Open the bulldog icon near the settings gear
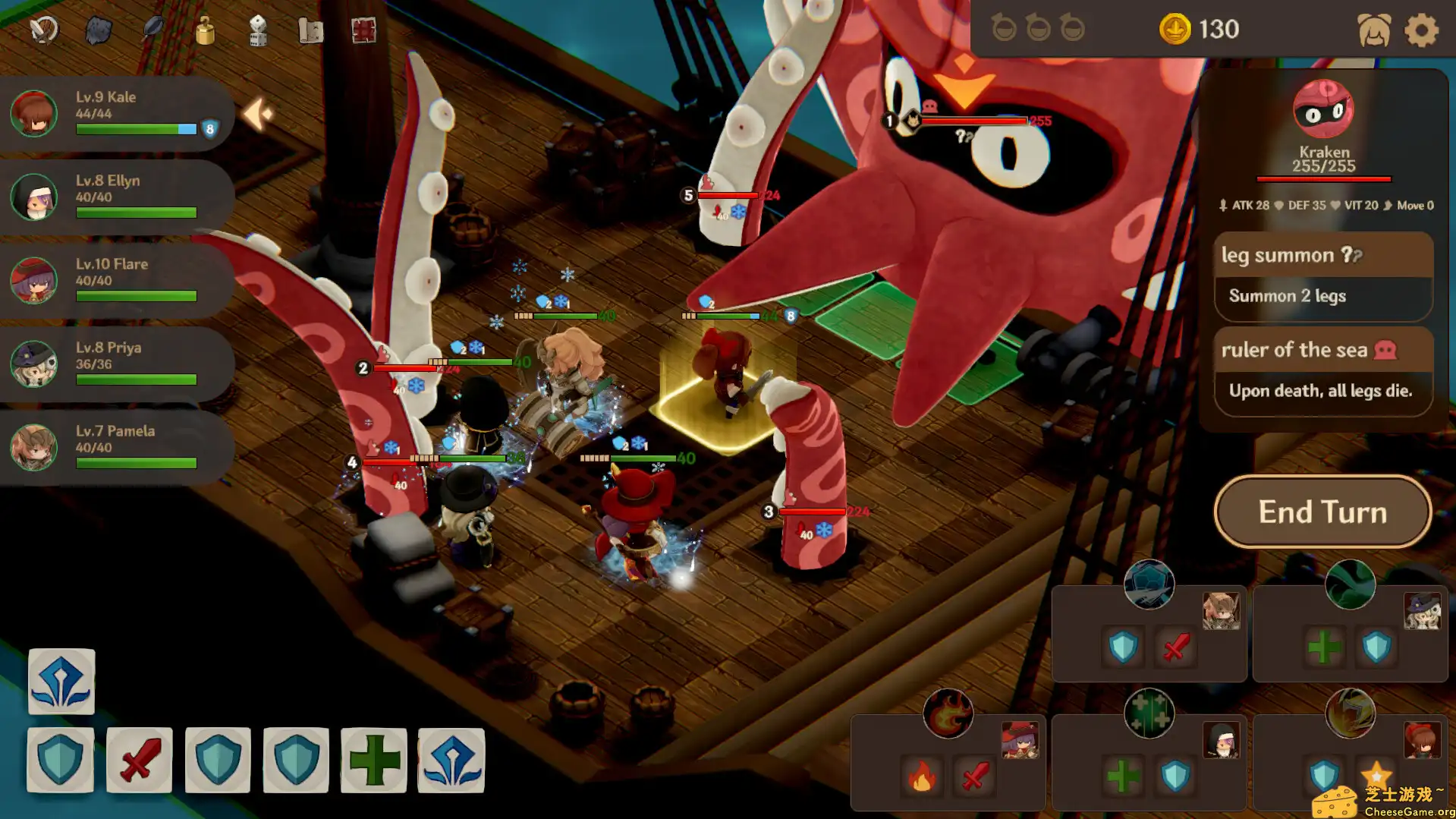This screenshot has width=1456, height=819. coord(1375,30)
